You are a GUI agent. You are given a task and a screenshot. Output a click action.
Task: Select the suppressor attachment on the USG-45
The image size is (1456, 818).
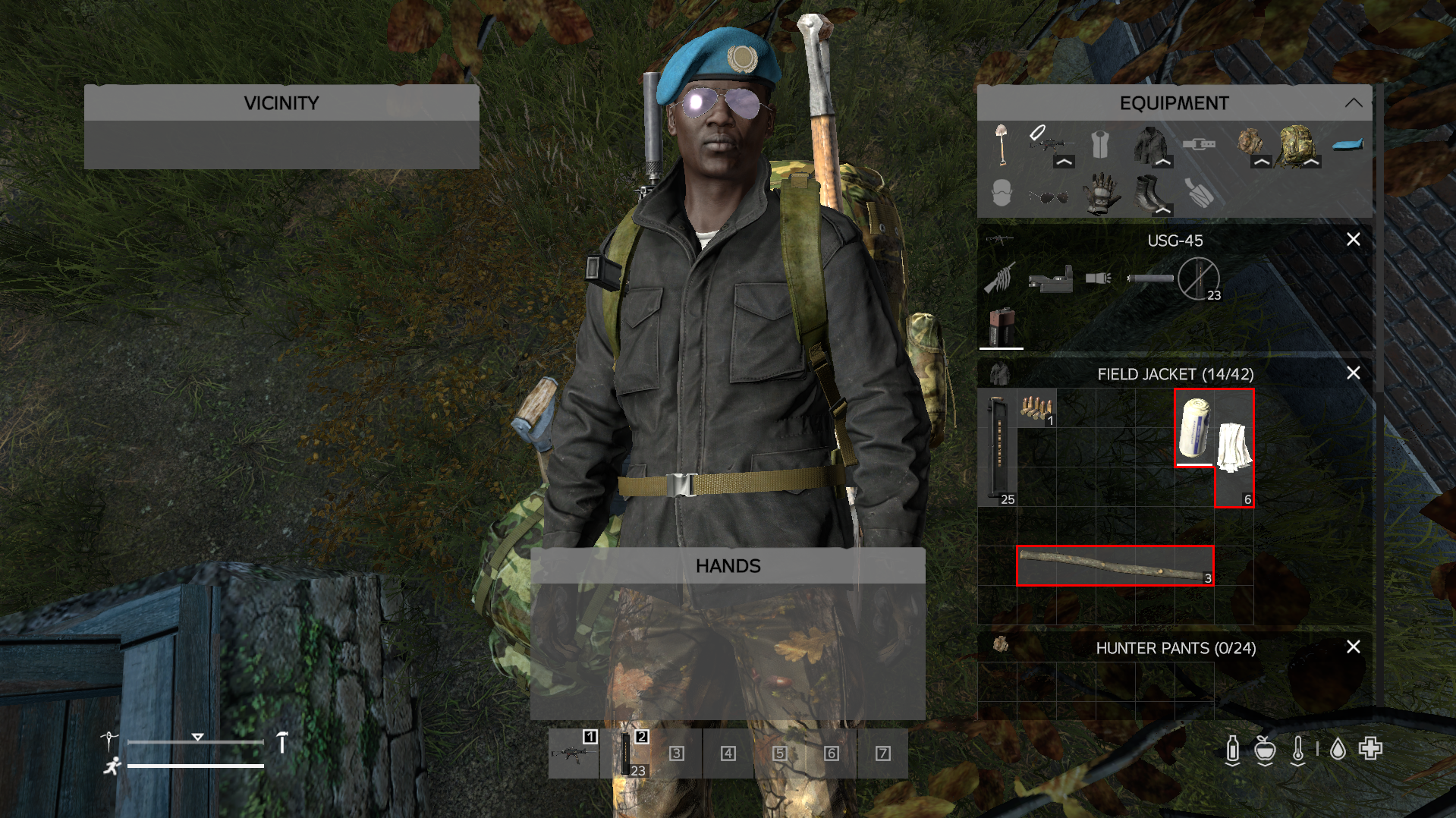[1149, 279]
